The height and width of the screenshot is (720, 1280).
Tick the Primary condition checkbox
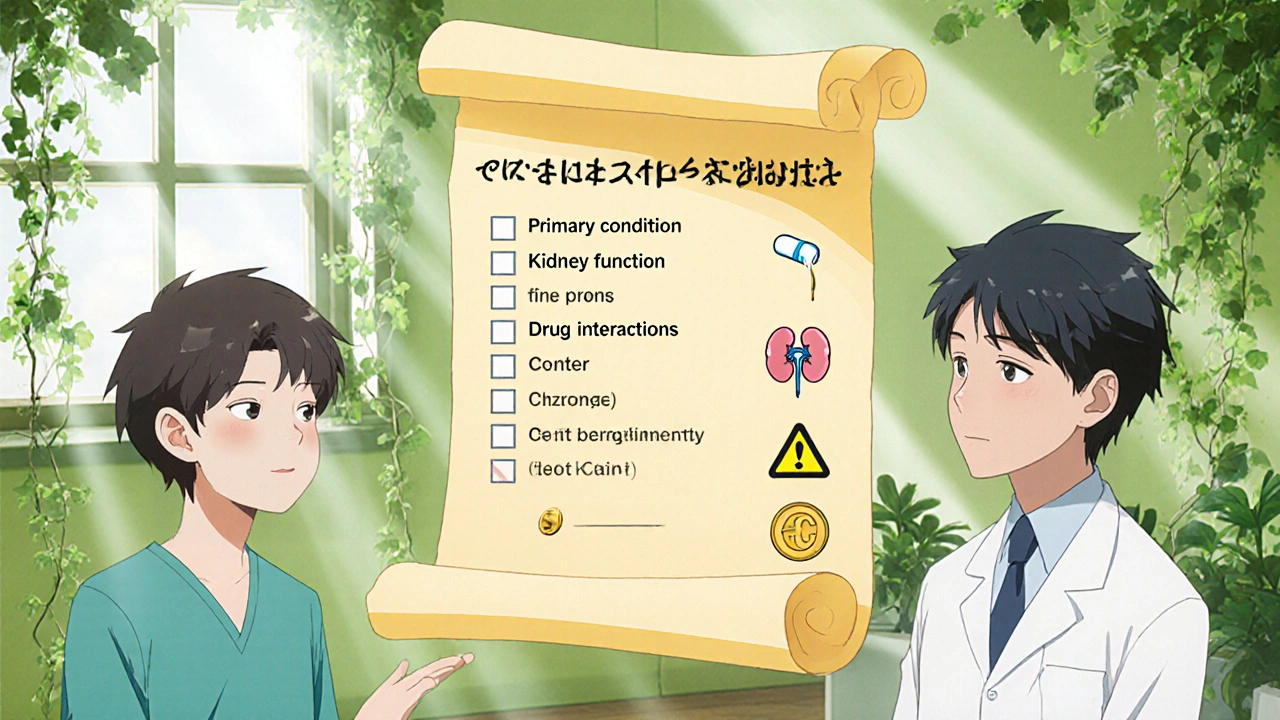(502, 227)
